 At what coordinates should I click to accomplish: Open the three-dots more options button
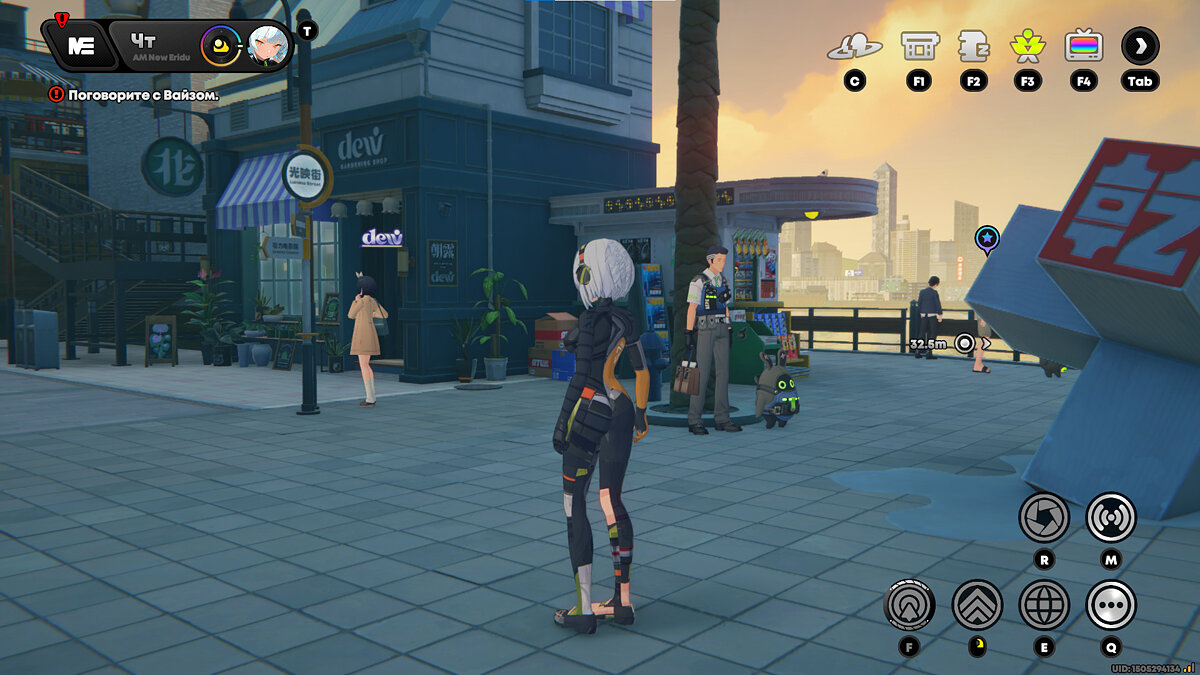coord(1110,604)
